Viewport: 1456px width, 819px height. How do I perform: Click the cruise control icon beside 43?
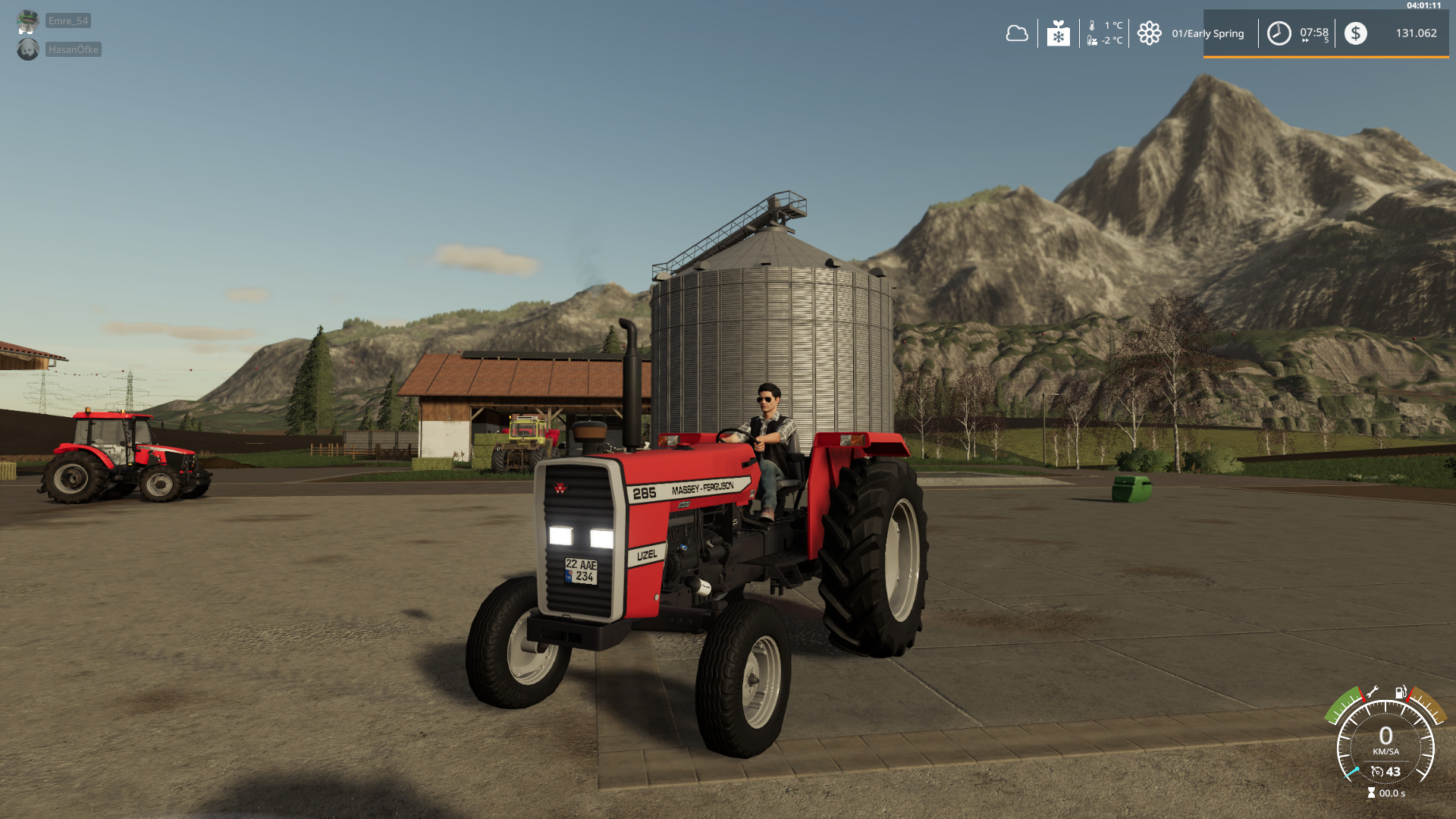click(1377, 772)
